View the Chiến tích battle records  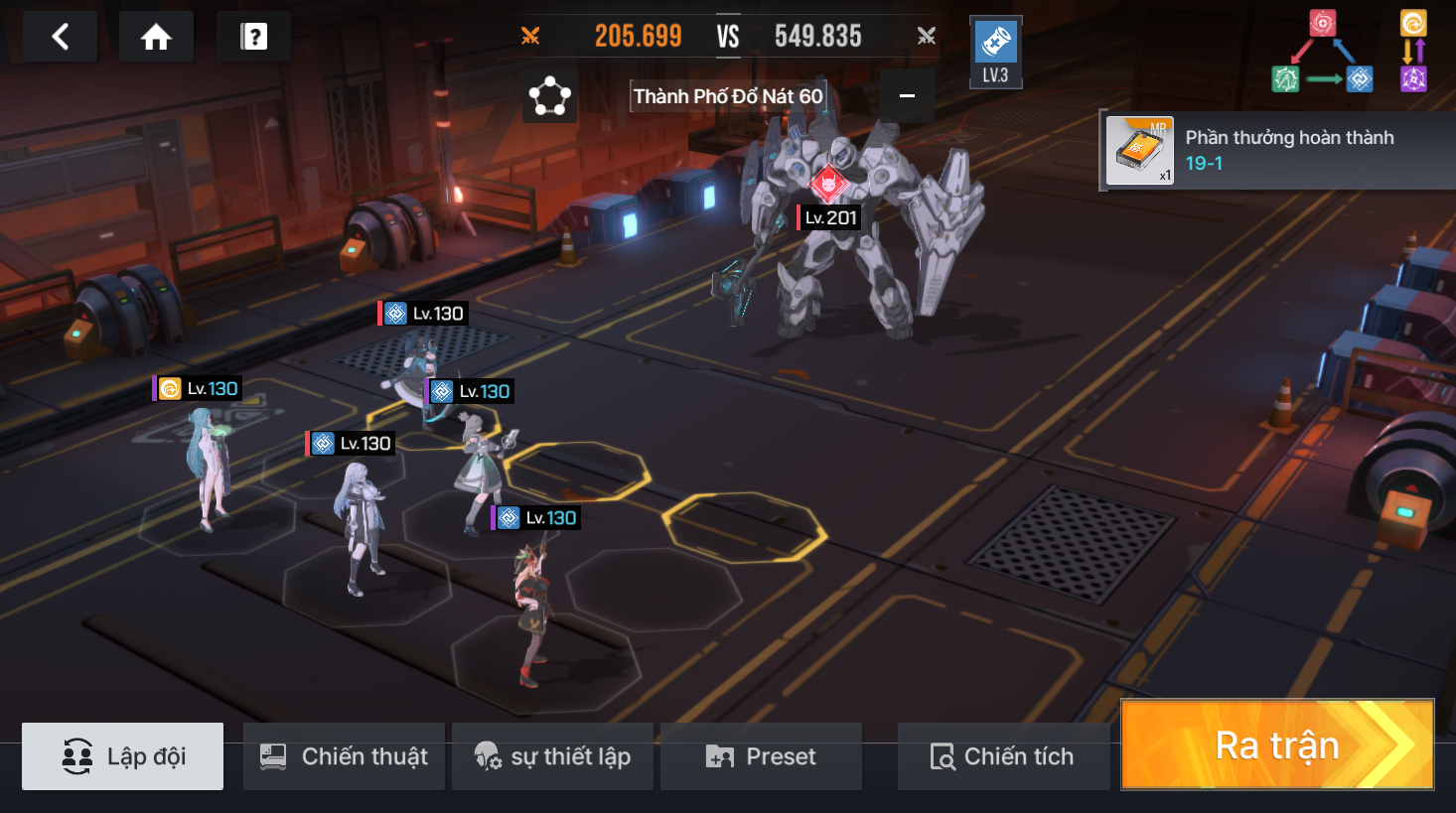click(1003, 756)
